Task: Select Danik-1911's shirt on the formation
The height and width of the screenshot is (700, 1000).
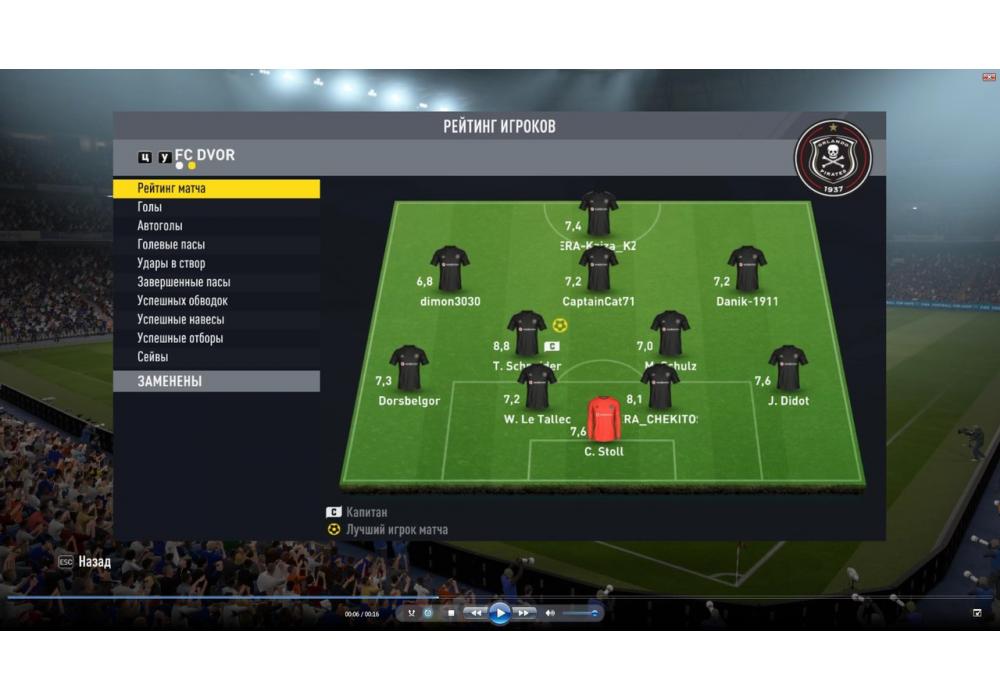Action: click(x=746, y=268)
